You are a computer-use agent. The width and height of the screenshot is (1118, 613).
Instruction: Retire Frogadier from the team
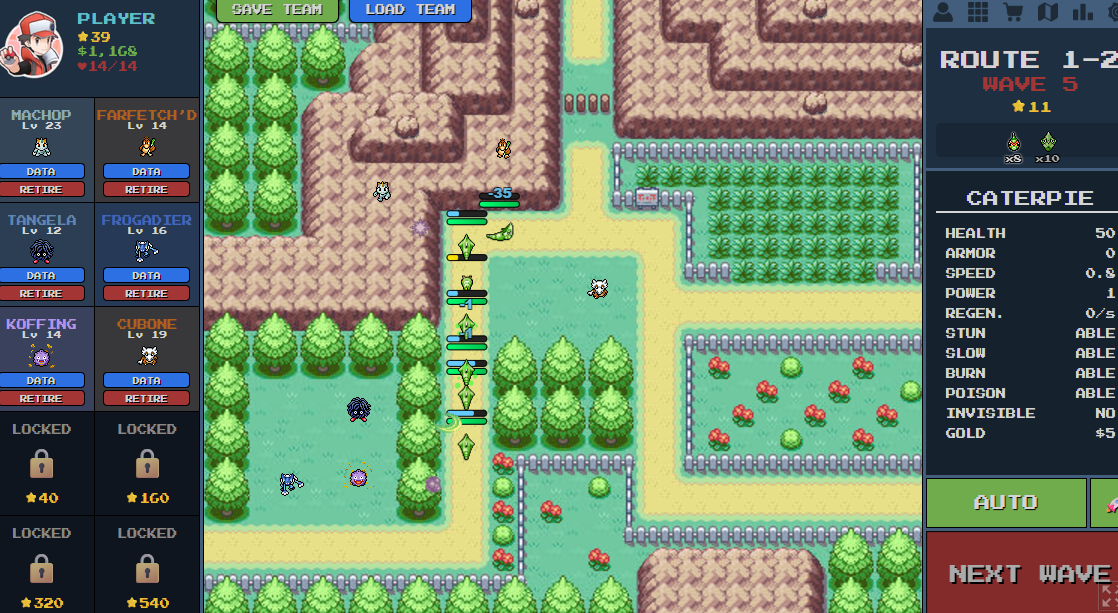pos(146,293)
